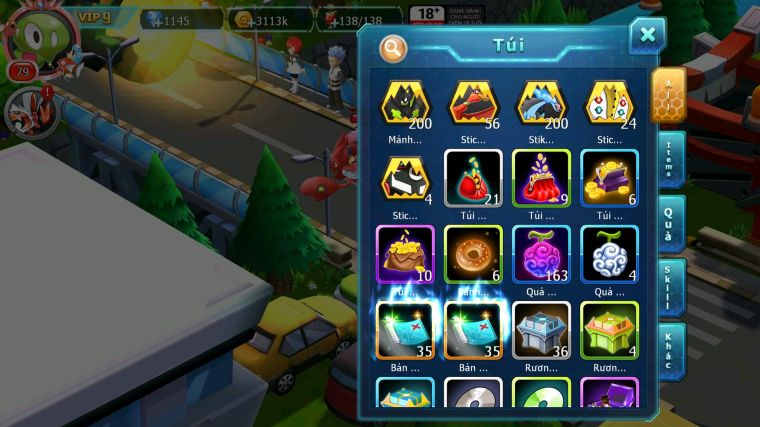760x427 pixels.
Task: Pick the donut item slot
Action: [x=473, y=255]
